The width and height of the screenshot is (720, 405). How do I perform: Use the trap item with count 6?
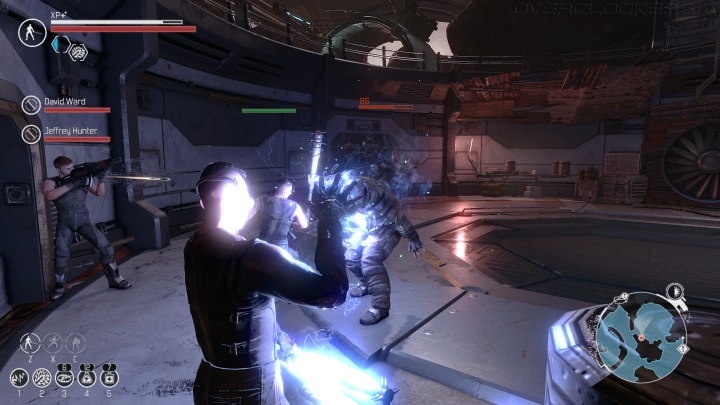[64, 376]
